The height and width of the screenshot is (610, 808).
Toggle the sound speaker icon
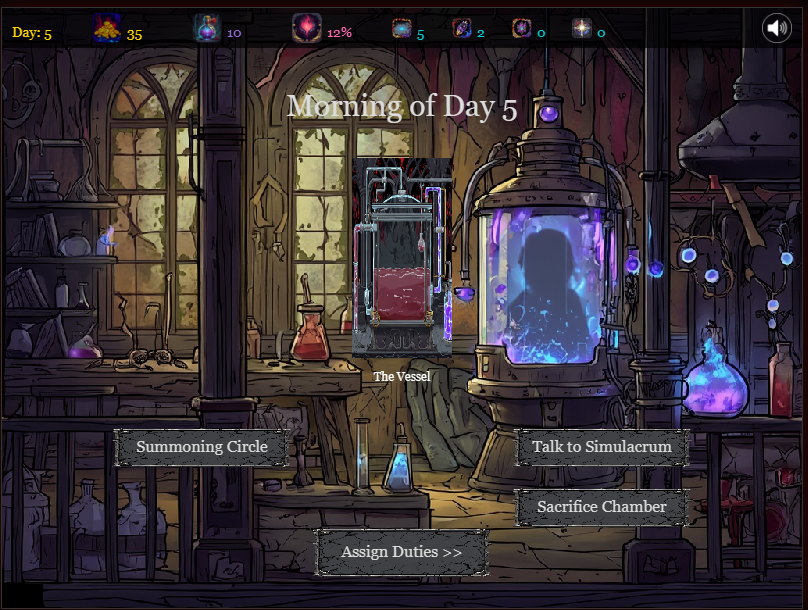click(777, 28)
